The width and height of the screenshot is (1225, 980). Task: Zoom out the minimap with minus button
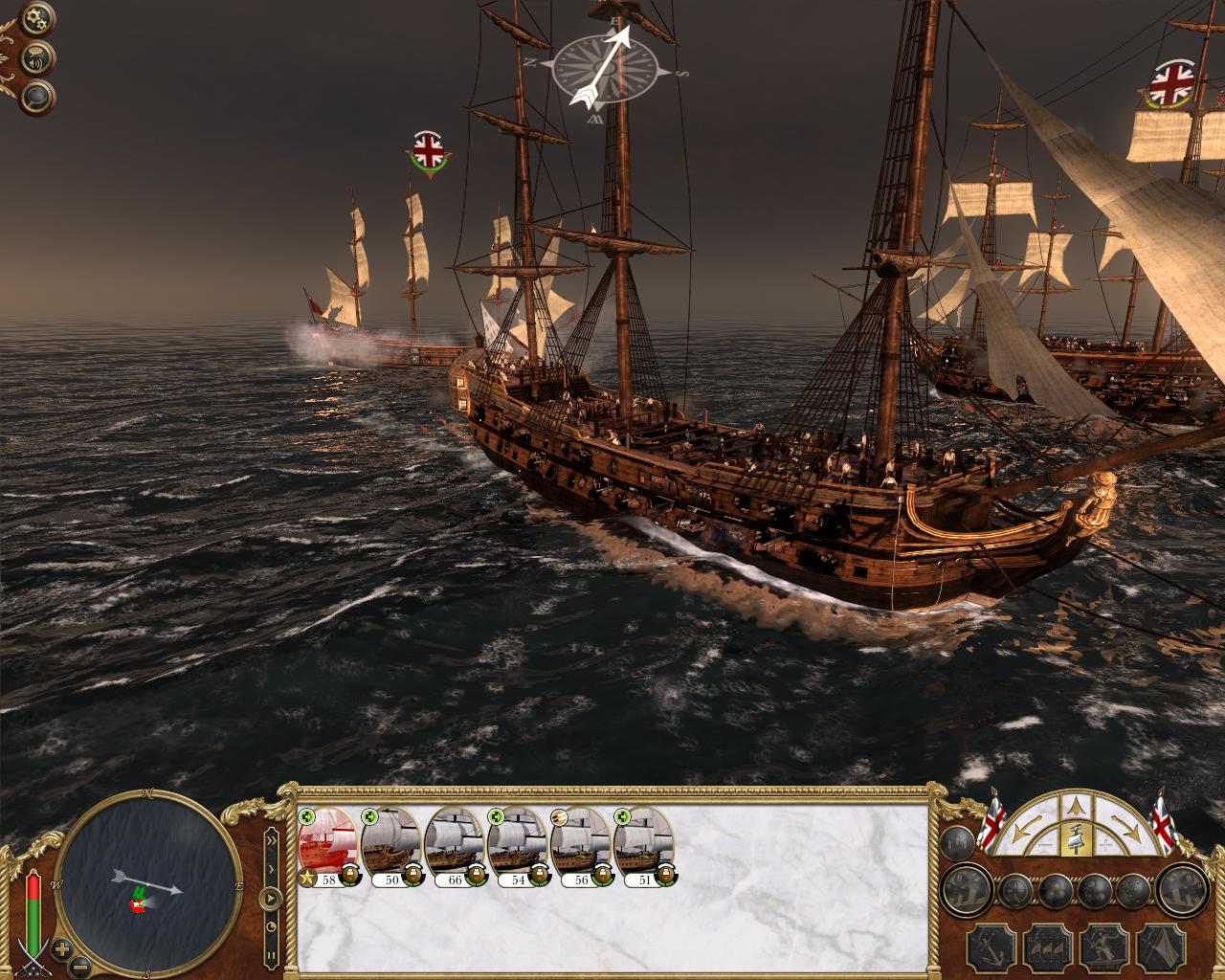click(x=82, y=966)
